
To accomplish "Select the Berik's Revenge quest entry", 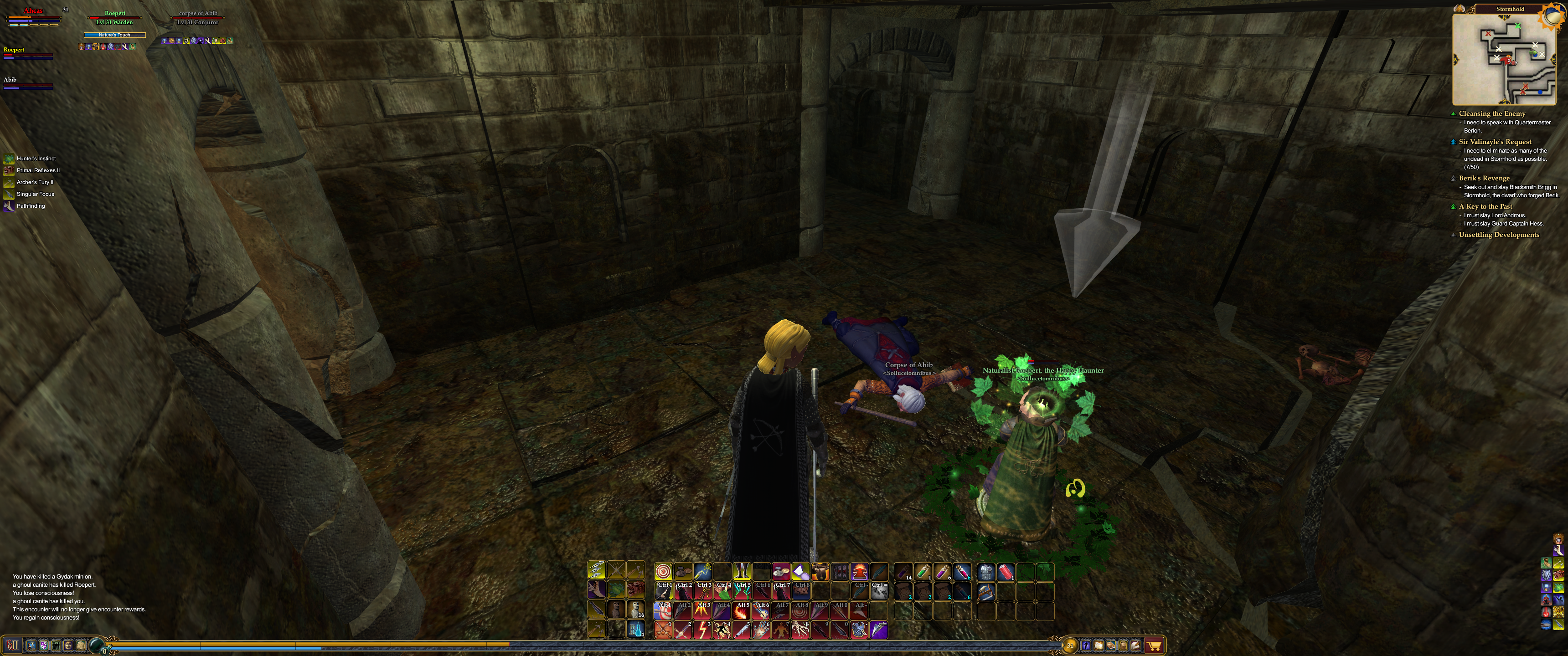I will coord(1484,178).
